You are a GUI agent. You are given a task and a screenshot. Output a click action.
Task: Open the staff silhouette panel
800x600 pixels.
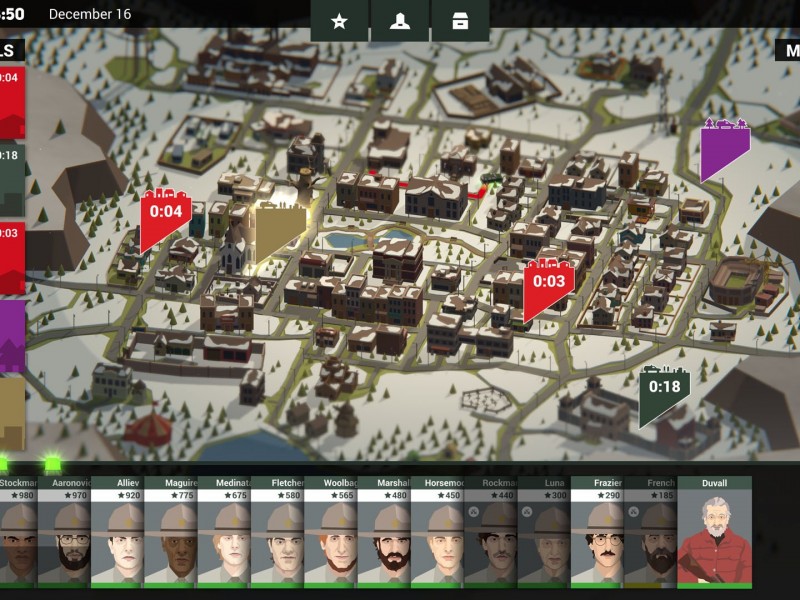[400, 22]
